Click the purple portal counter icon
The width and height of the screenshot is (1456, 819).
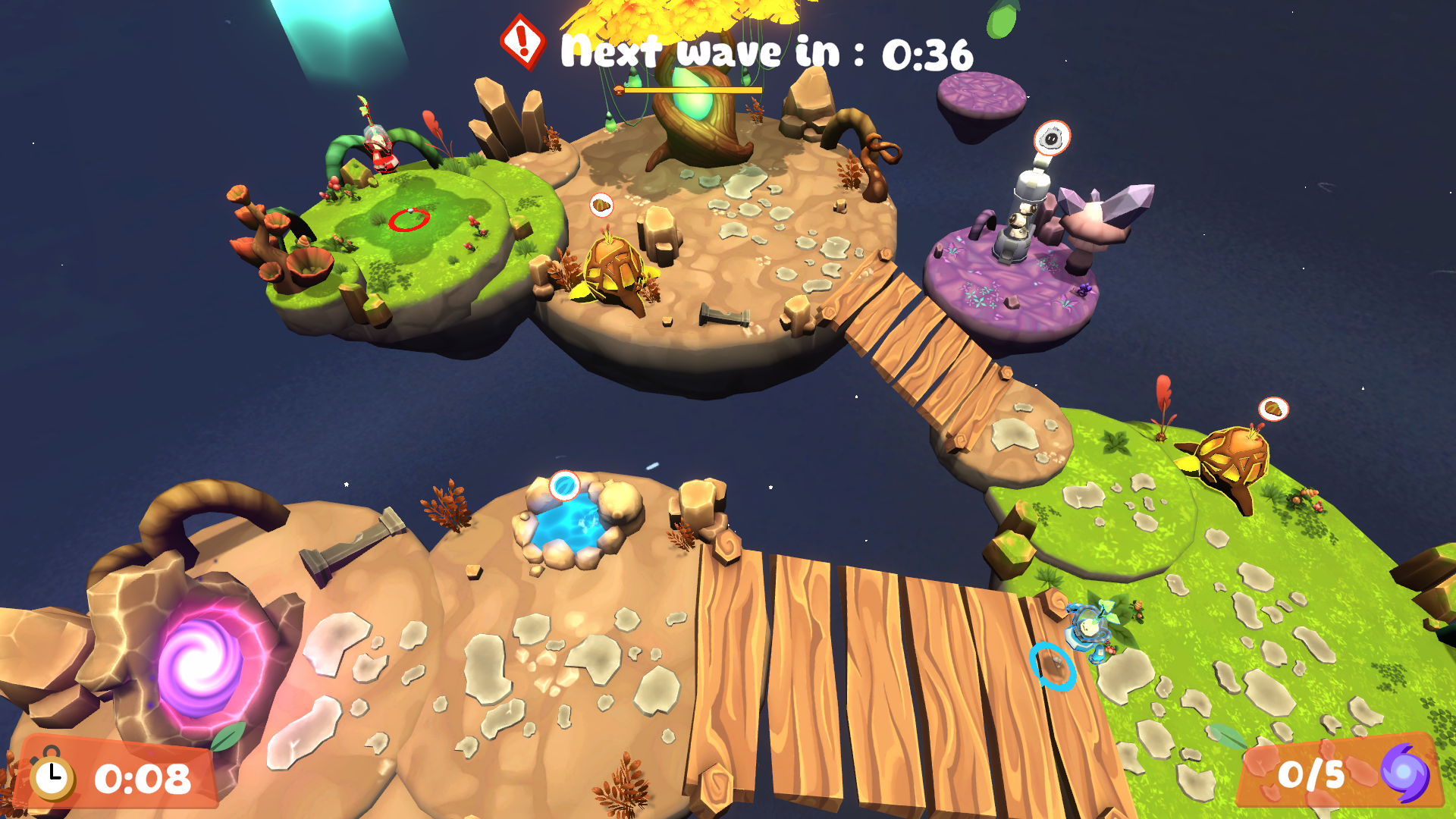(x=1404, y=773)
